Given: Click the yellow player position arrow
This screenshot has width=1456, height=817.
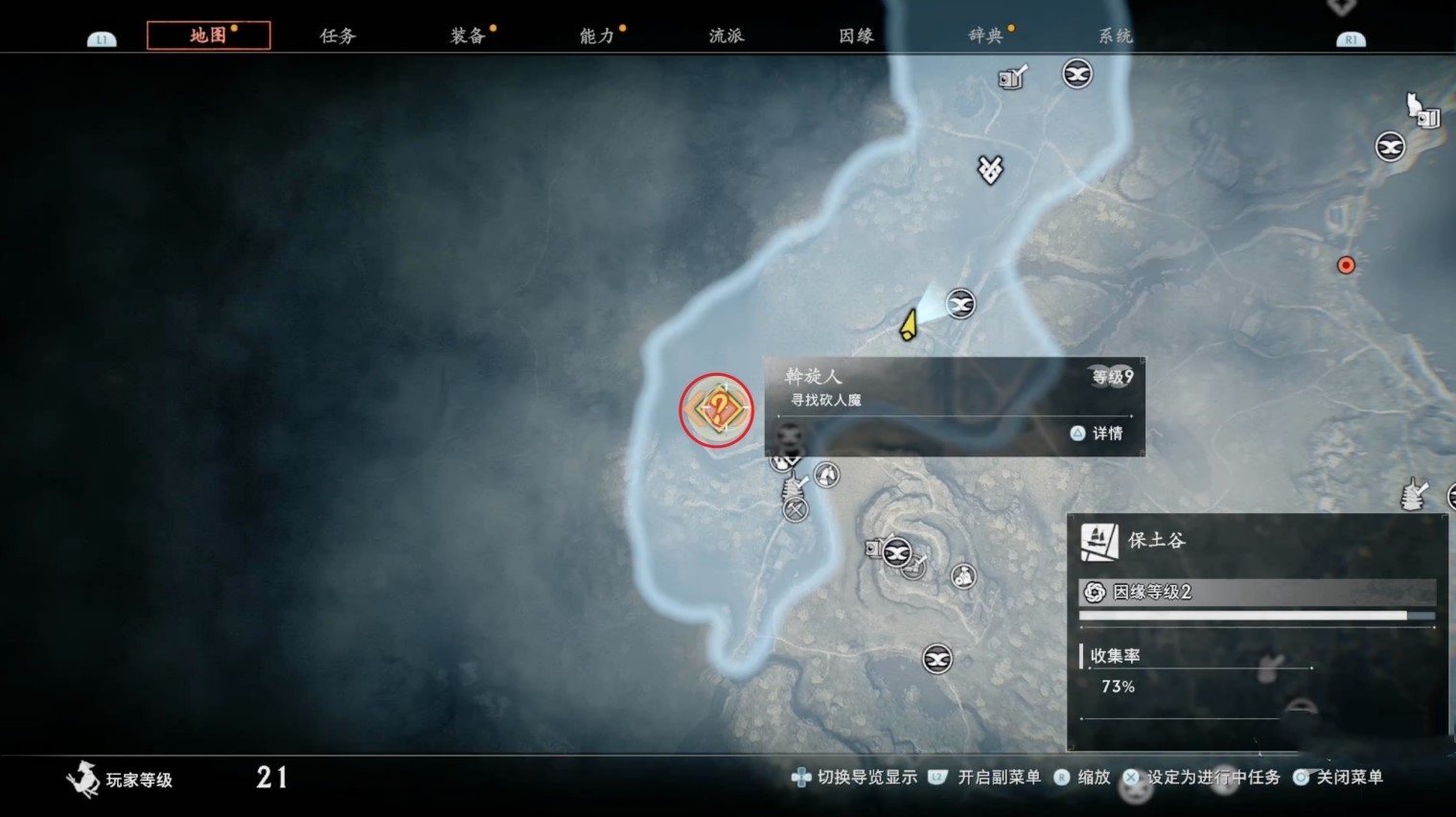Looking at the screenshot, I should coord(909,324).
